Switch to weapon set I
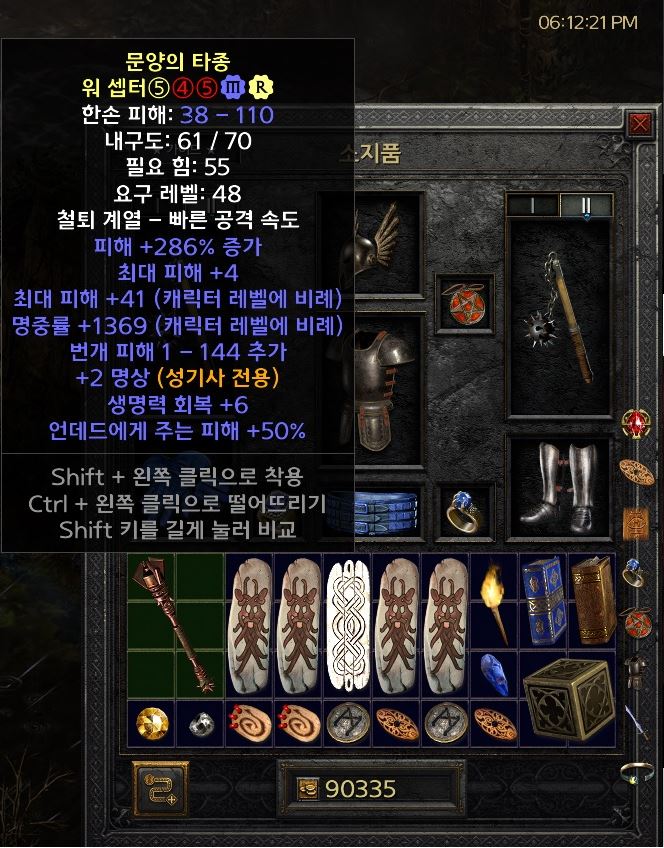The height and width of the screenshot is (848, 664). tap(531, 205)
